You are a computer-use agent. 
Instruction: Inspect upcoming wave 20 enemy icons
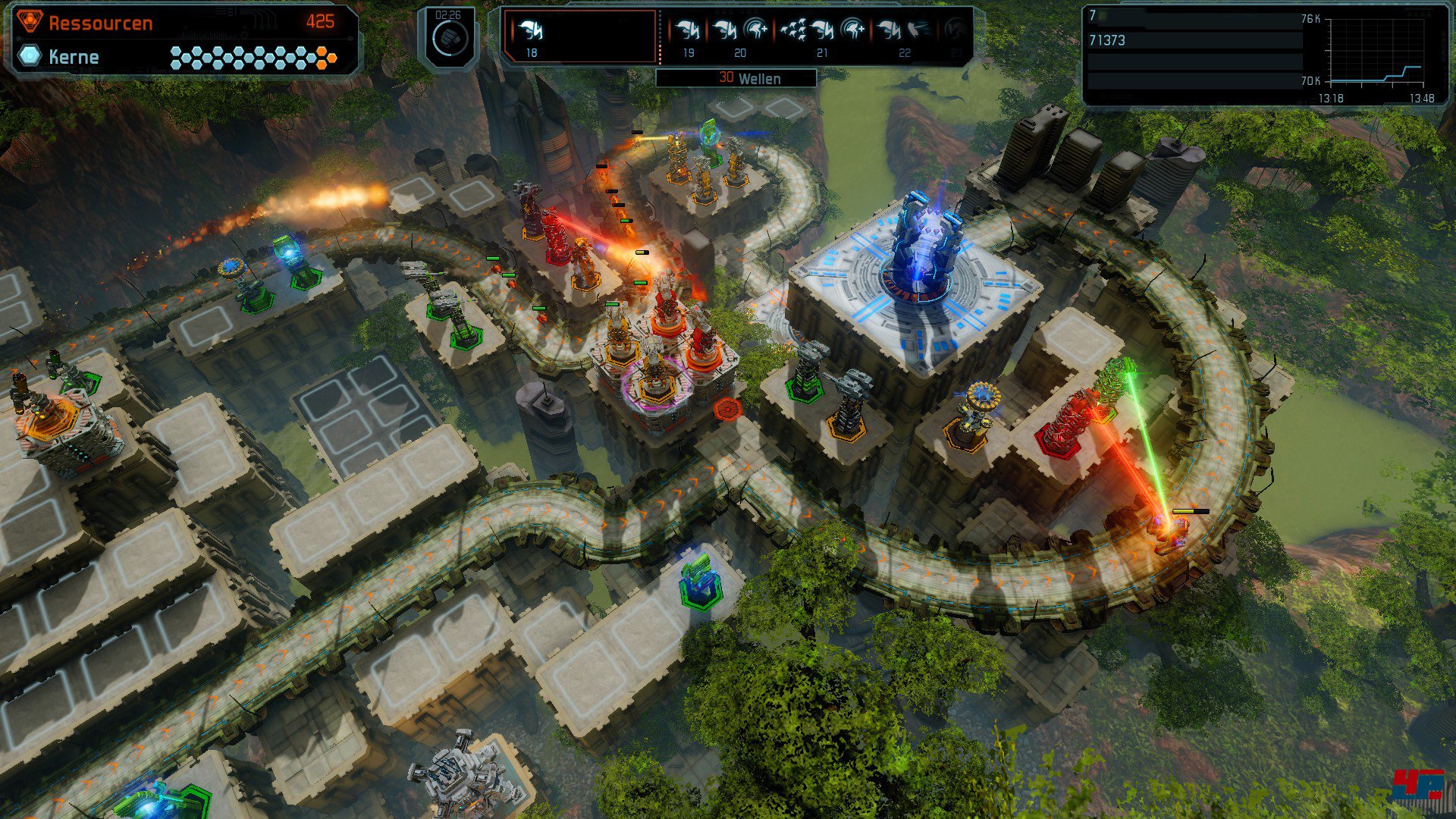pyautogui.click(x=740, y=31)
